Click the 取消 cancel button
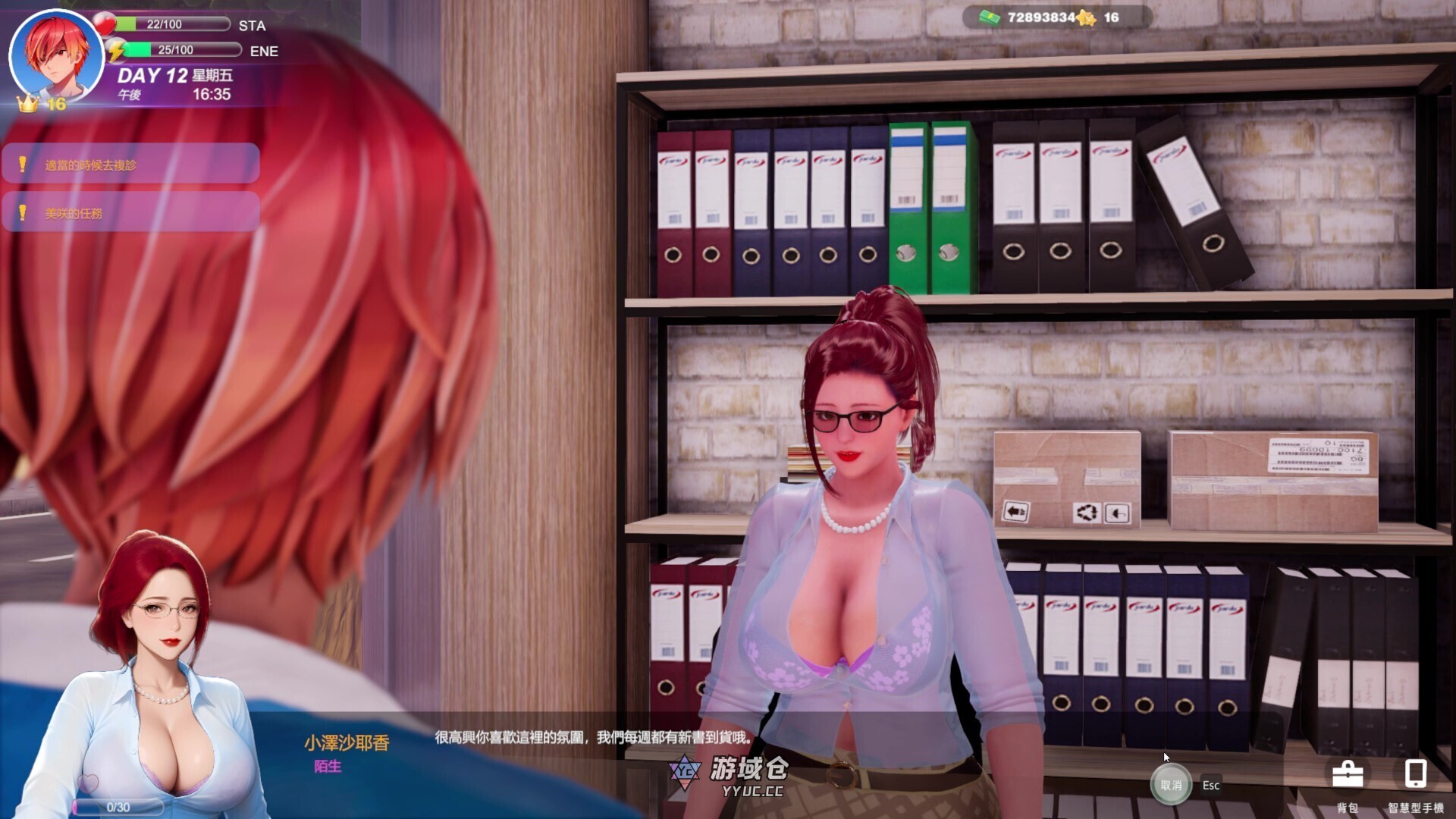The width and height of the screenshot is (1456, 819). coord(1171,785)
